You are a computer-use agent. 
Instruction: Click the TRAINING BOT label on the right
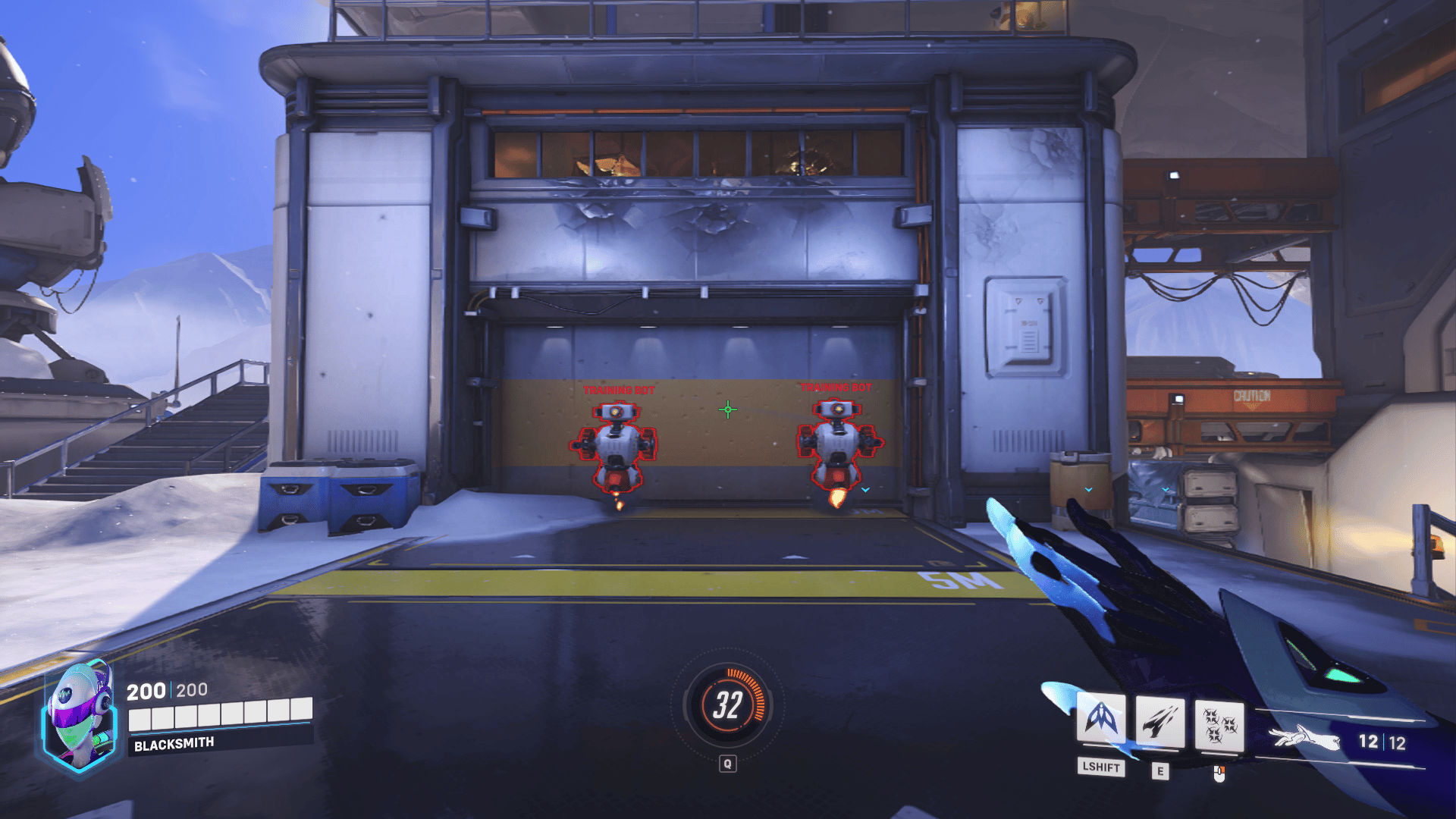836,386
